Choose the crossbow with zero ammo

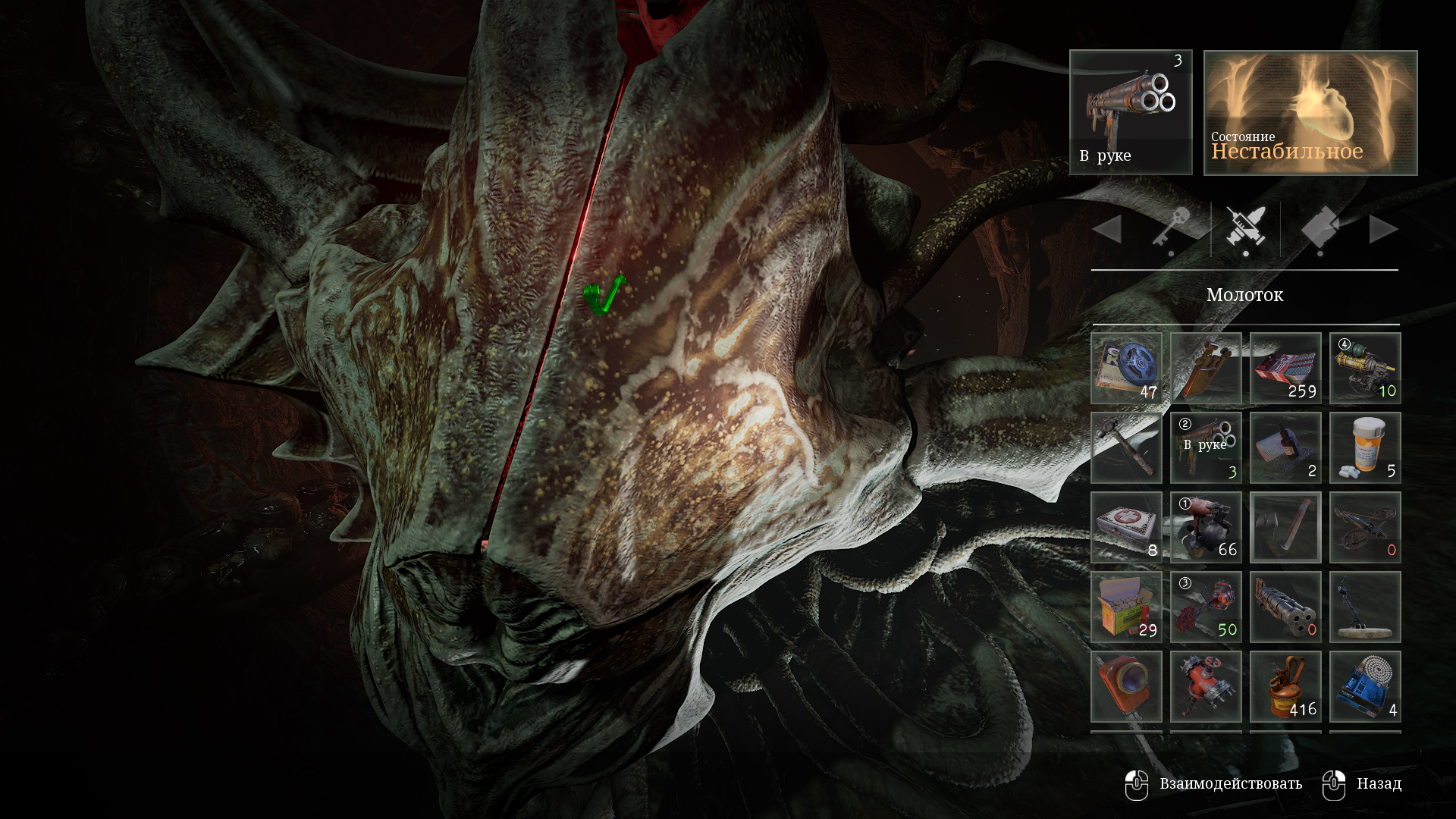tap(1365, 527)
